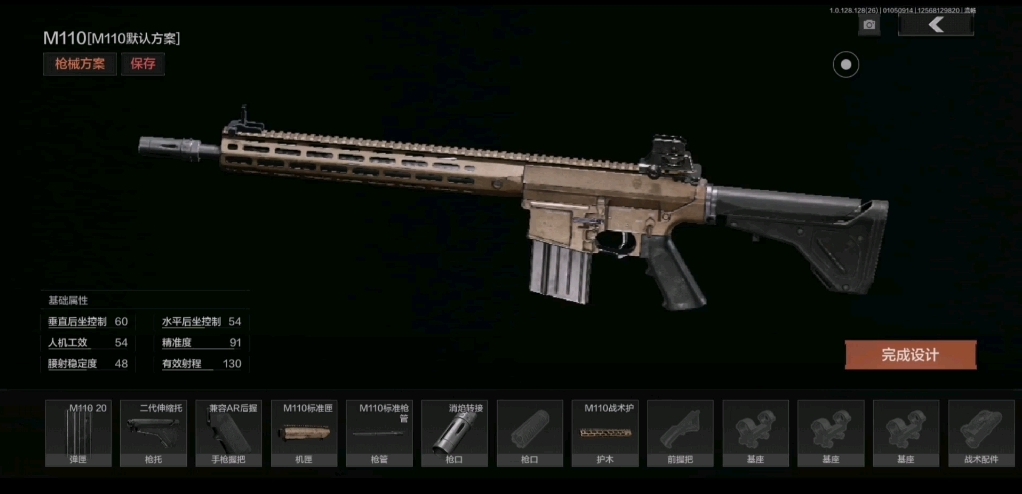1022x494 pixels.
Task: Select the M110标准匣 机匣 receiver slot
Action: pos(304,433)
